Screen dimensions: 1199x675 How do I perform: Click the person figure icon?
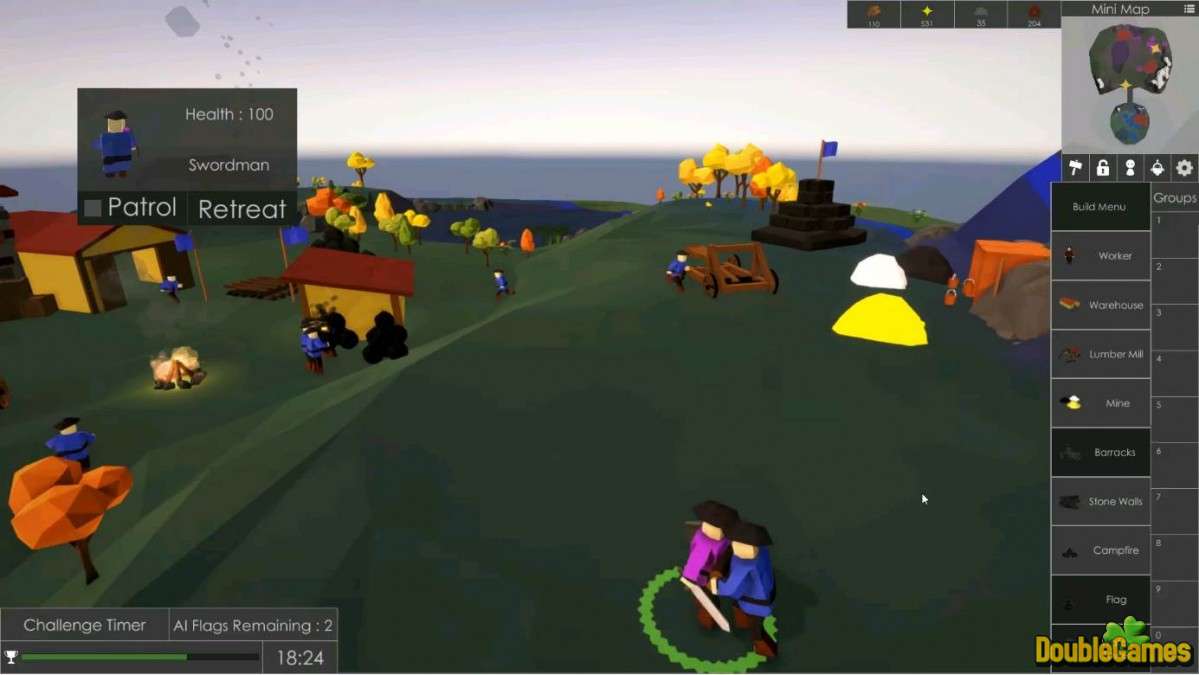[1130, 167]
